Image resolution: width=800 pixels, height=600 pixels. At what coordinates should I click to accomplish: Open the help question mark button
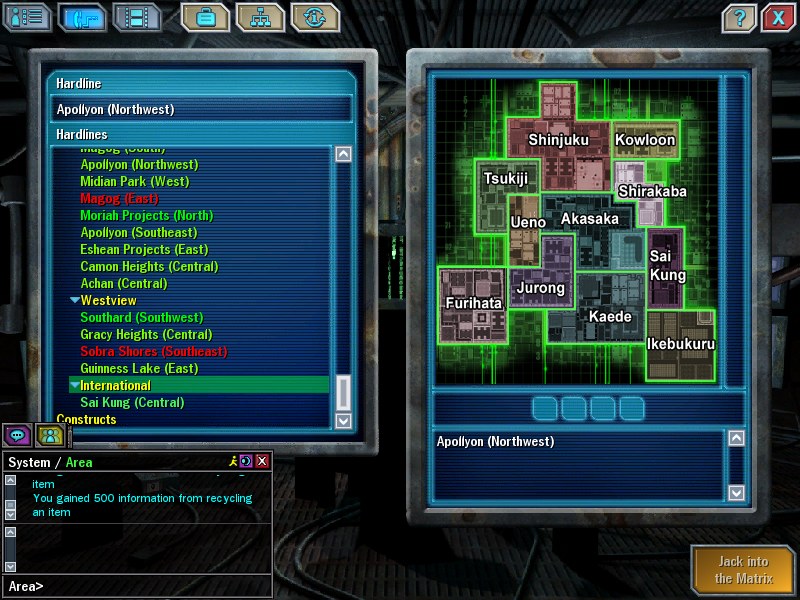pyautogui.click(x=738, y=17)
